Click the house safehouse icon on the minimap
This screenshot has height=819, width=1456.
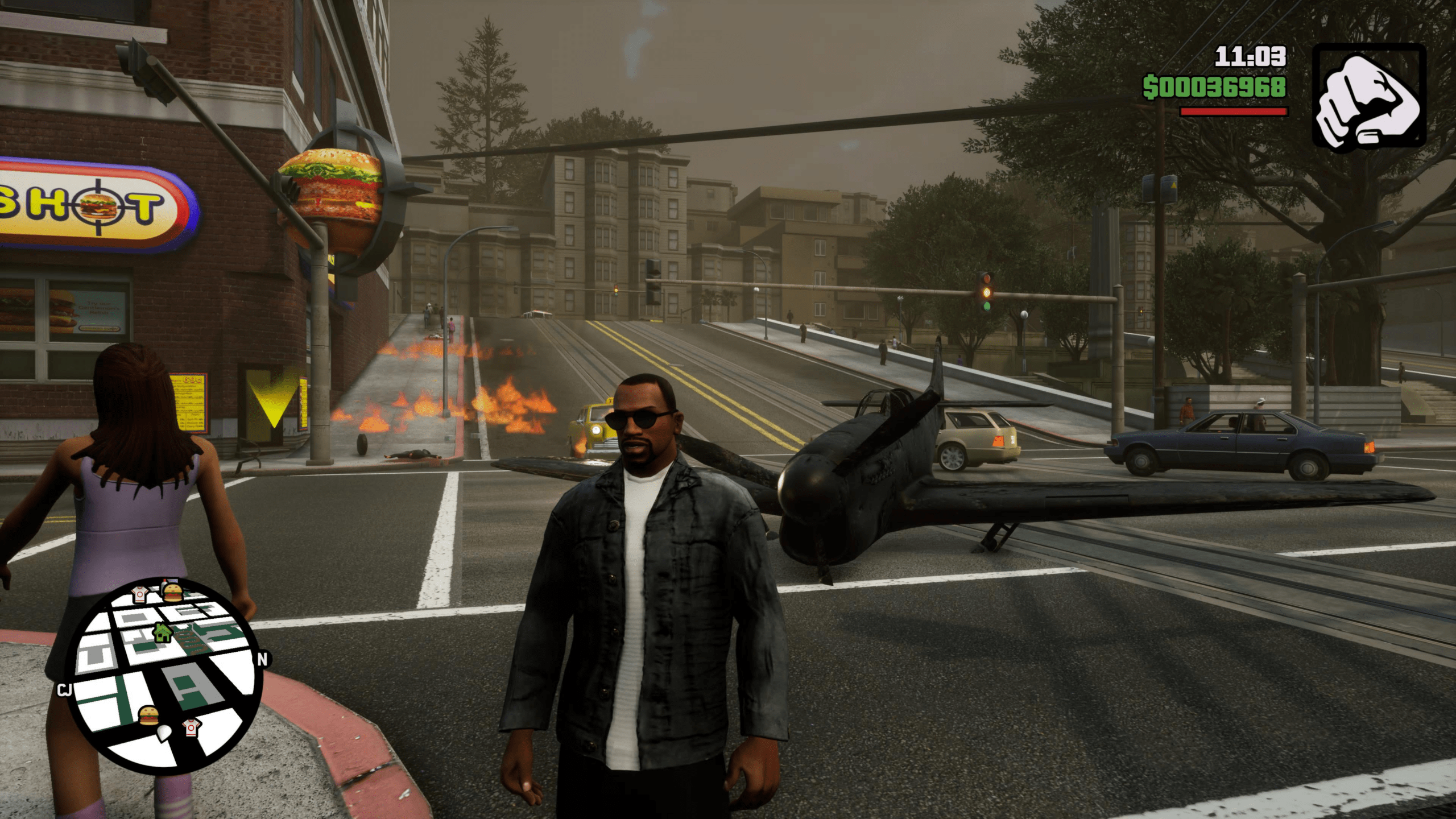[x=162, y=632]
